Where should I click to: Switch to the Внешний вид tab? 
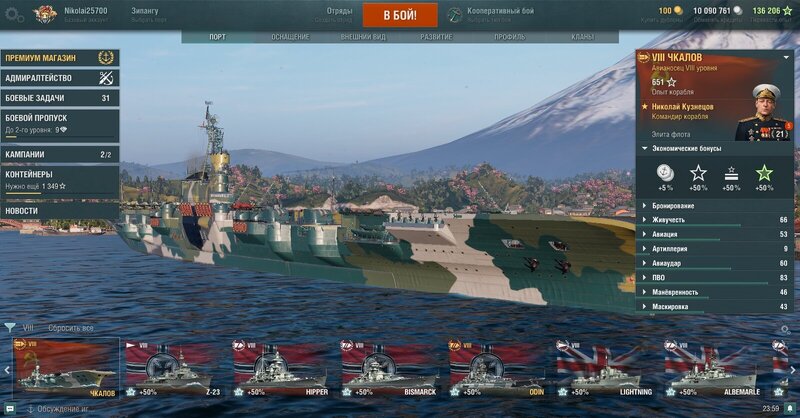pos(363,37)
